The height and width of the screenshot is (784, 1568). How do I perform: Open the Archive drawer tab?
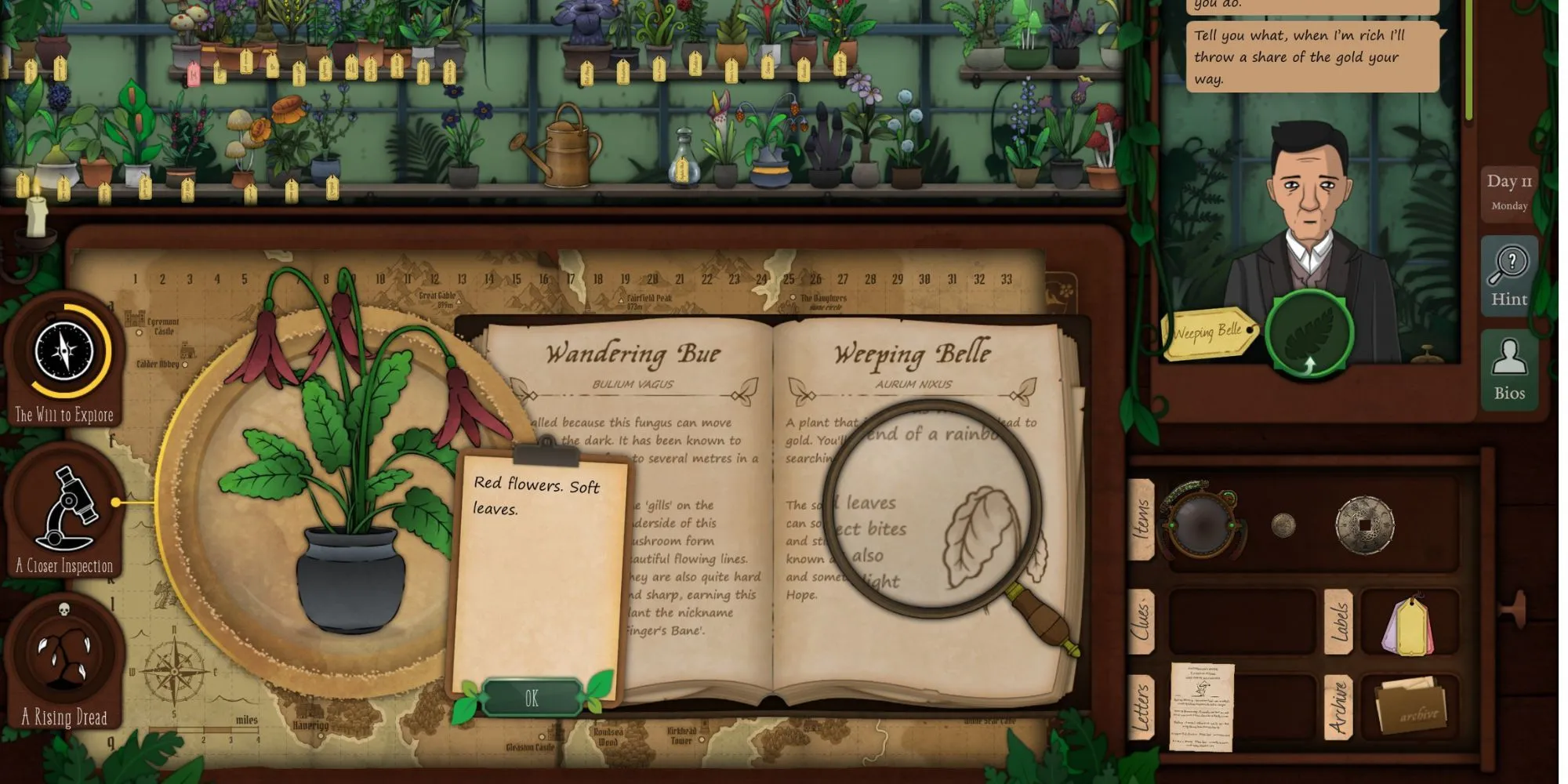(1338, 707)
